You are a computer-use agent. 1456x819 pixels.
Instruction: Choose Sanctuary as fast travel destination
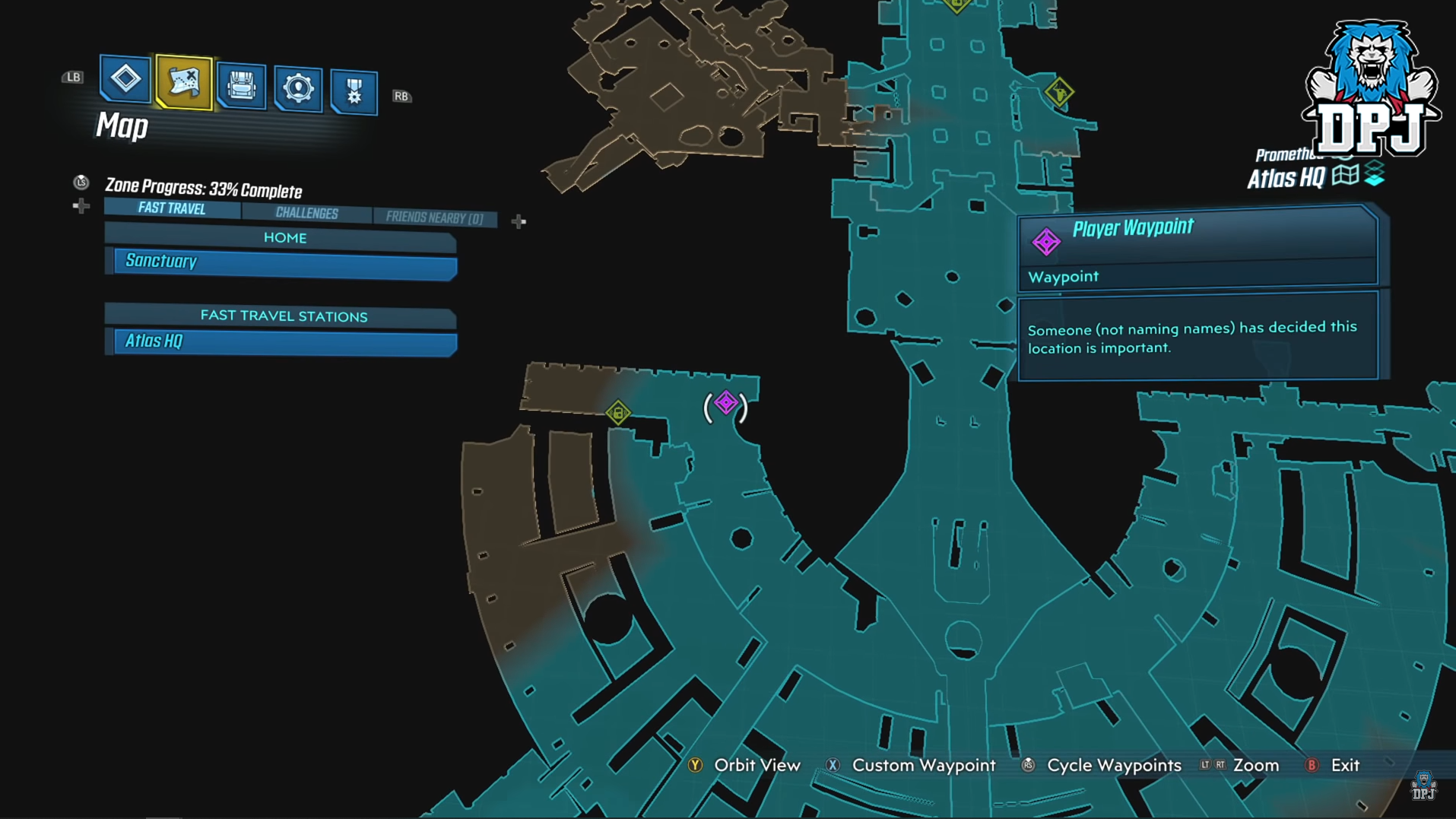point(284,262)
